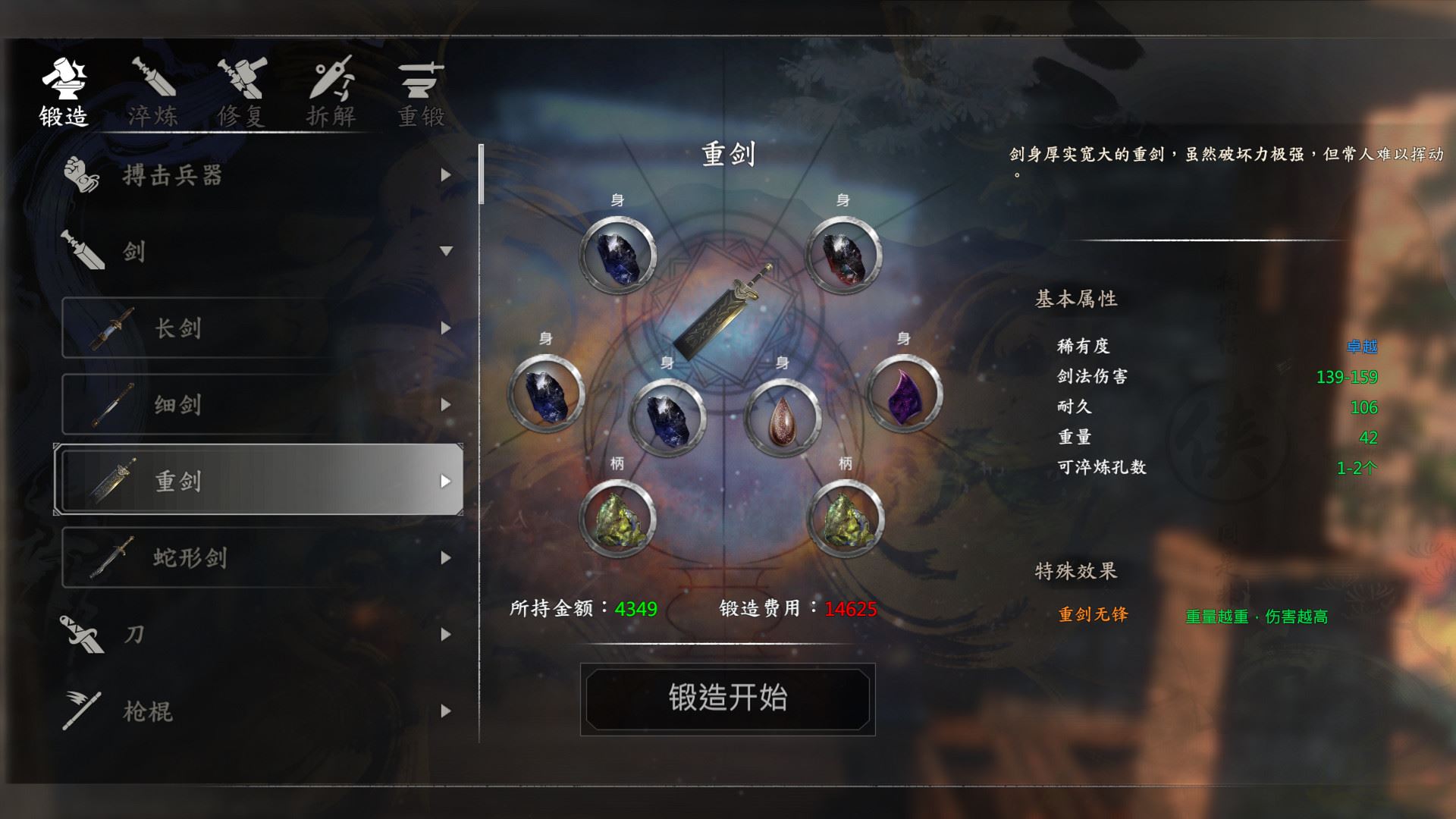This screenshot has width=1456, height=819.
Task: Click the spear icon beside 枪棍
Action: [x=83, y=710]
